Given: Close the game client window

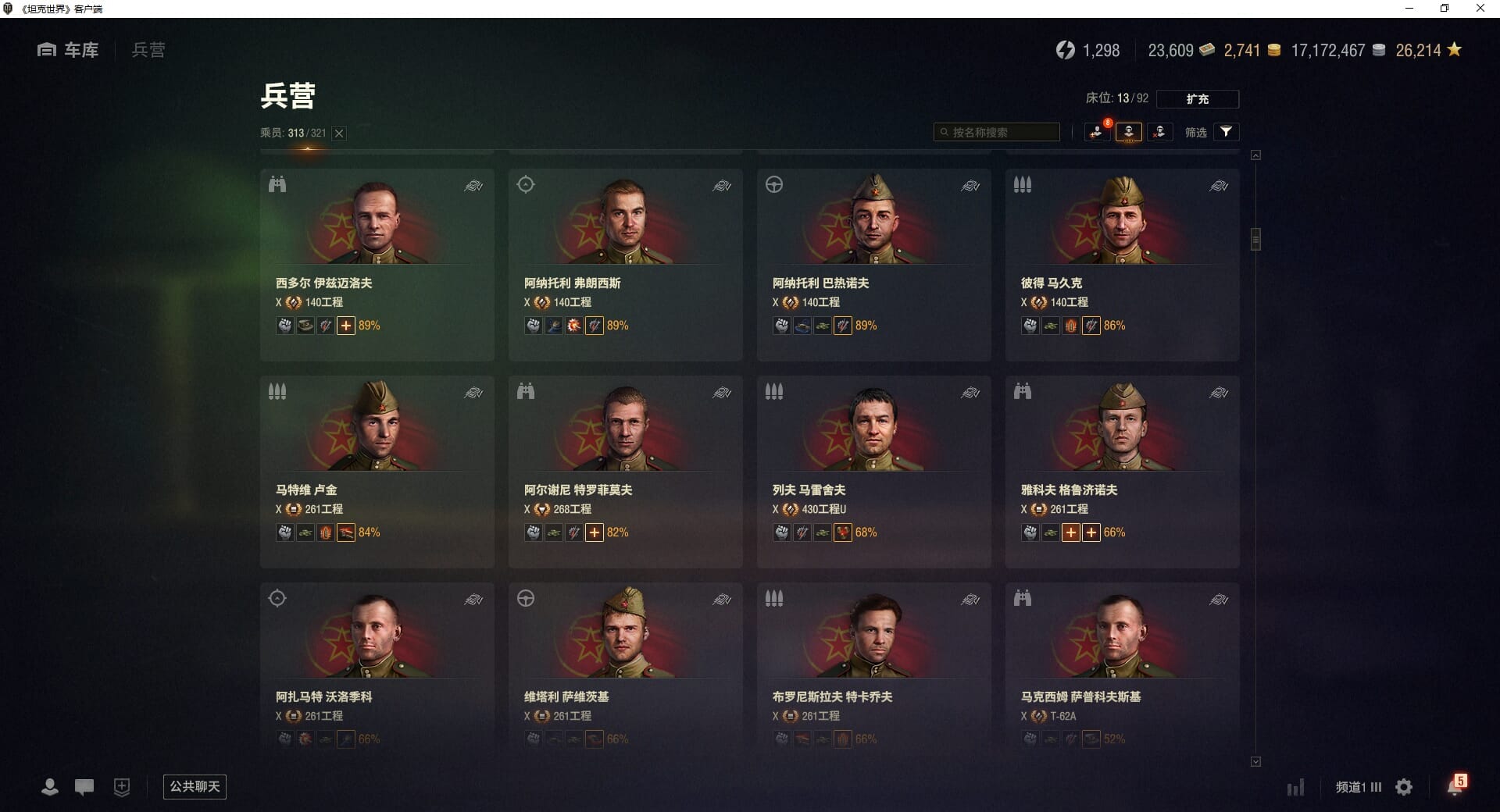Looking at the screenshot, I should [1480, 9].
